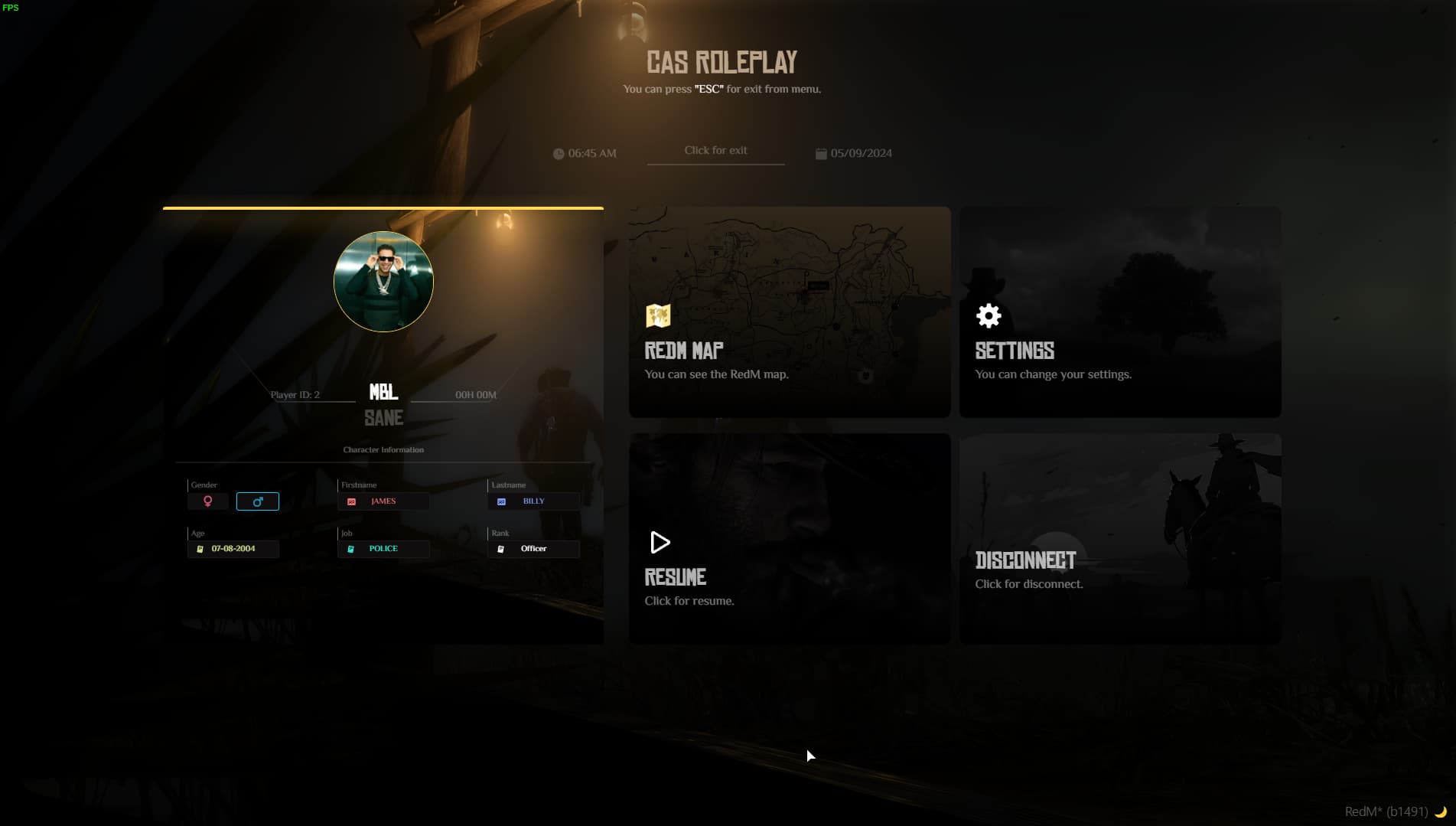
Task: Click the red ID card icon in Firstname field
Action: click(x=351, y=501)
